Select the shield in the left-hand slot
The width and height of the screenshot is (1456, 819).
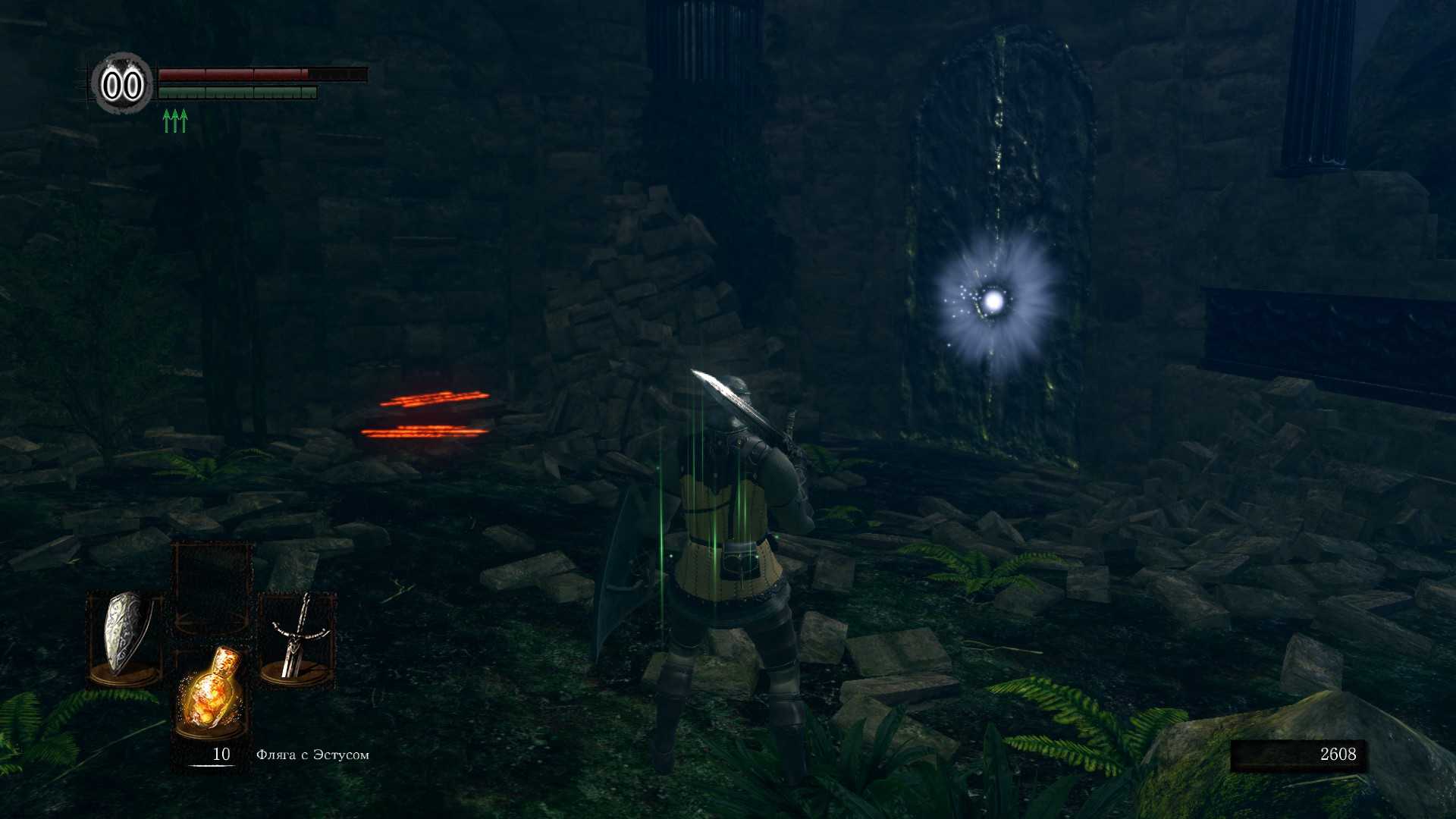[124, 635]
